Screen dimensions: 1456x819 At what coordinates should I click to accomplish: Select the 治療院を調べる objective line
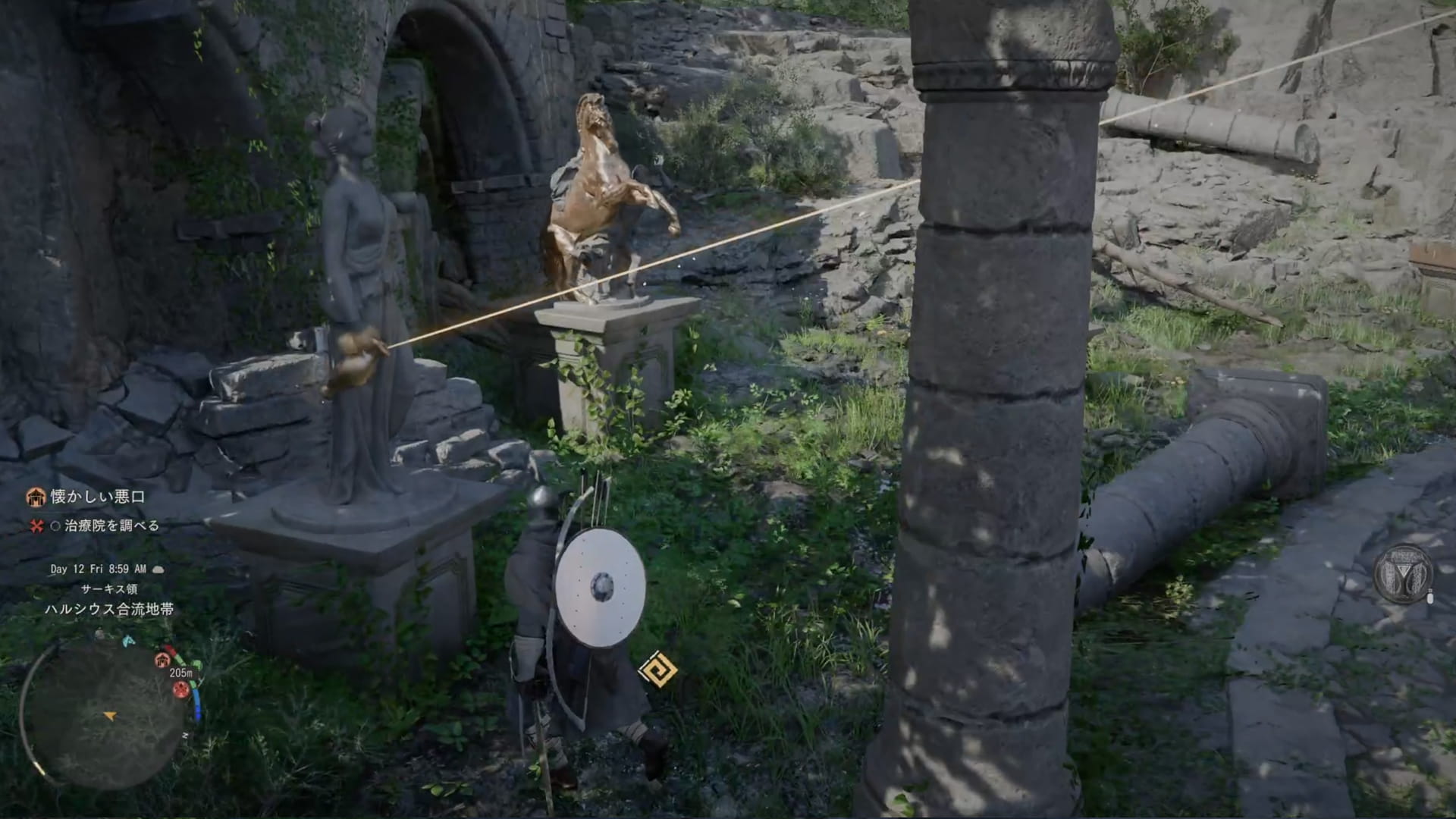[x=111, y=526]
